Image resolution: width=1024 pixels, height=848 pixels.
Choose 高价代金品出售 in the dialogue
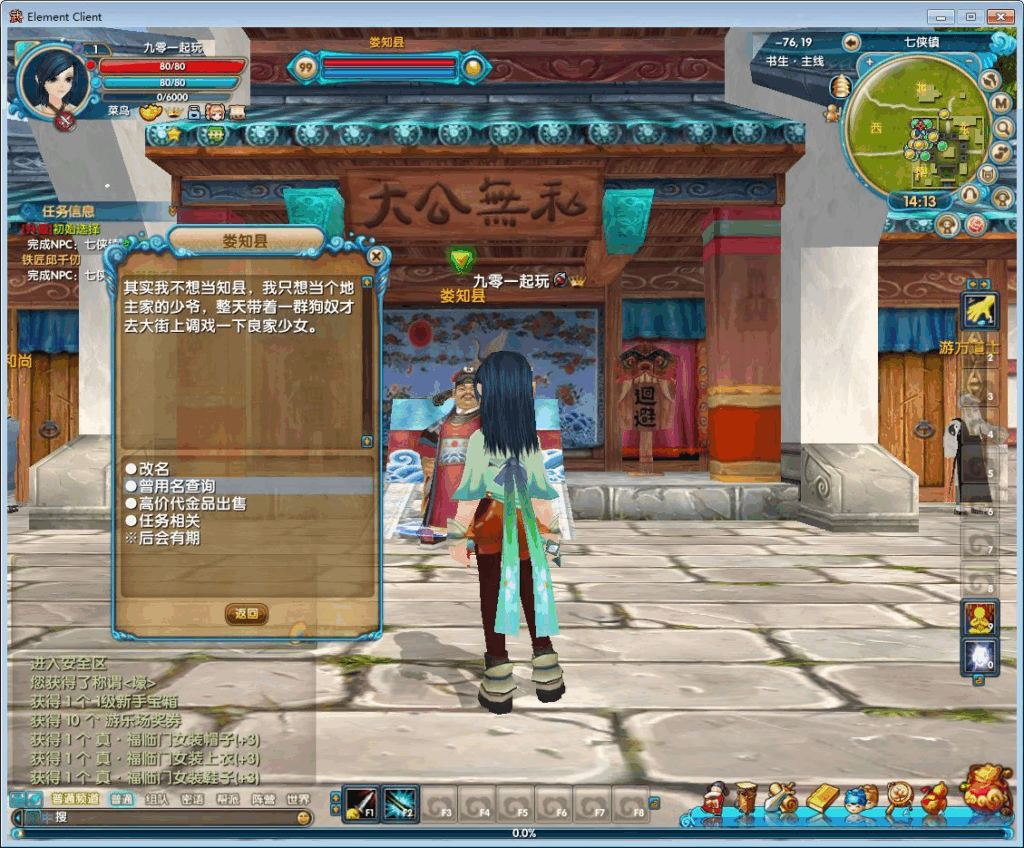[x=191, y=503]
